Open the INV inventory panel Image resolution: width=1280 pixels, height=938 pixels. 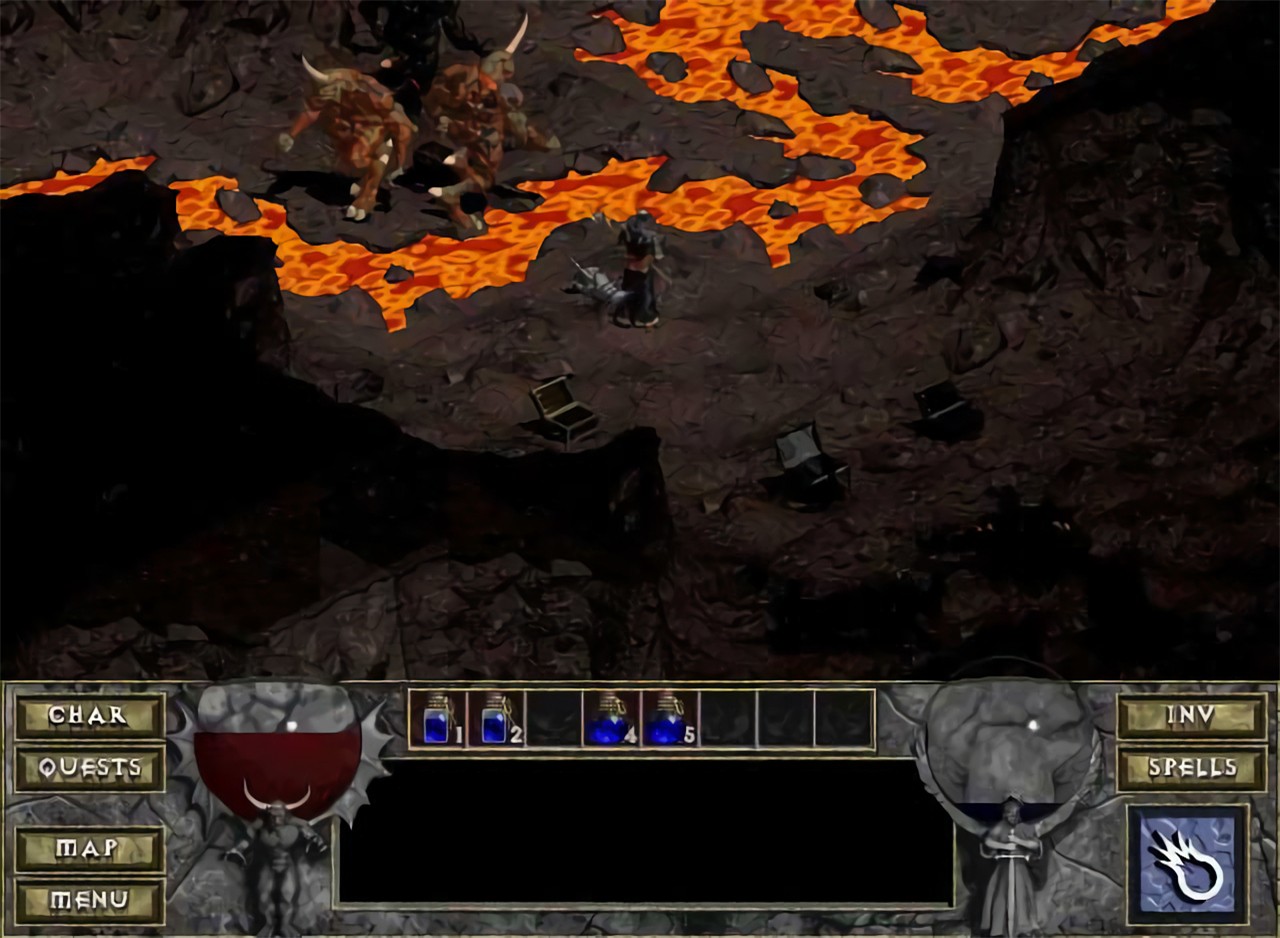pos(1191,716)
